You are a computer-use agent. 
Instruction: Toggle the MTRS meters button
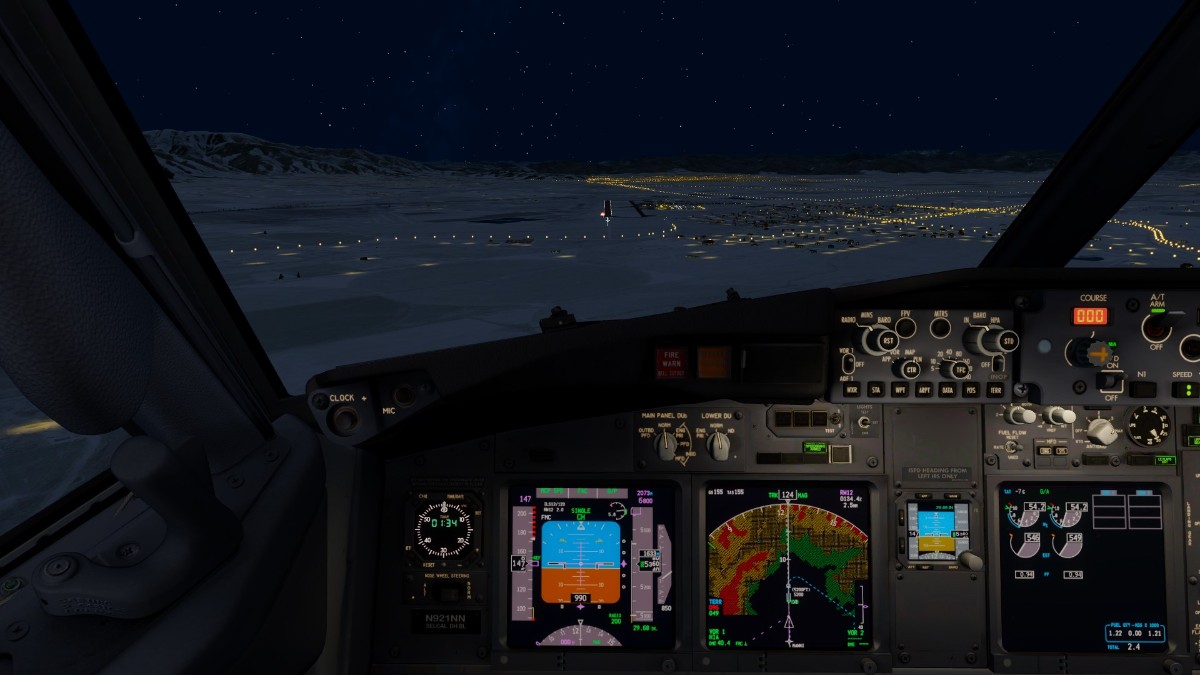pyautogui.click(x=940, y=327)
